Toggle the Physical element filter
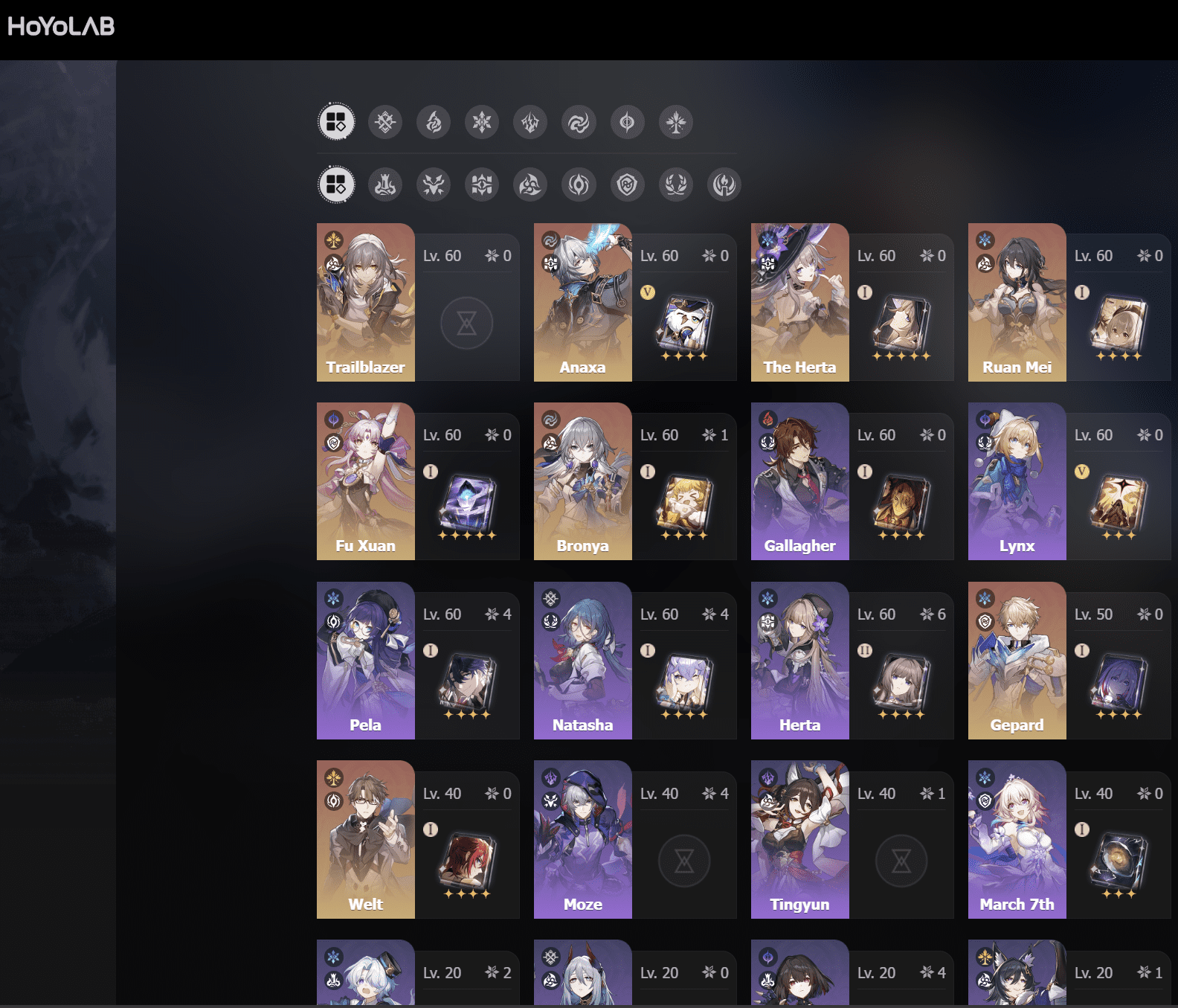The image size is (1178, 1008). click(x=384, y=123)
